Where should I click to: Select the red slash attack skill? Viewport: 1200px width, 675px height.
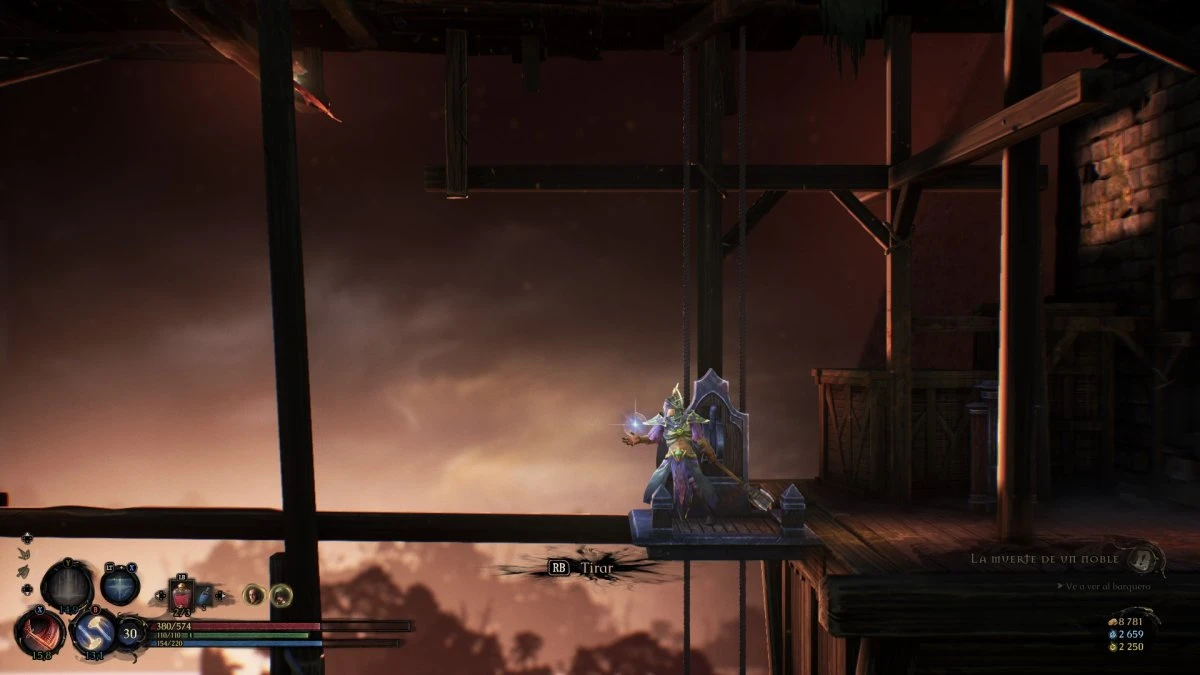pyautogui.click(x=38, y=632)
